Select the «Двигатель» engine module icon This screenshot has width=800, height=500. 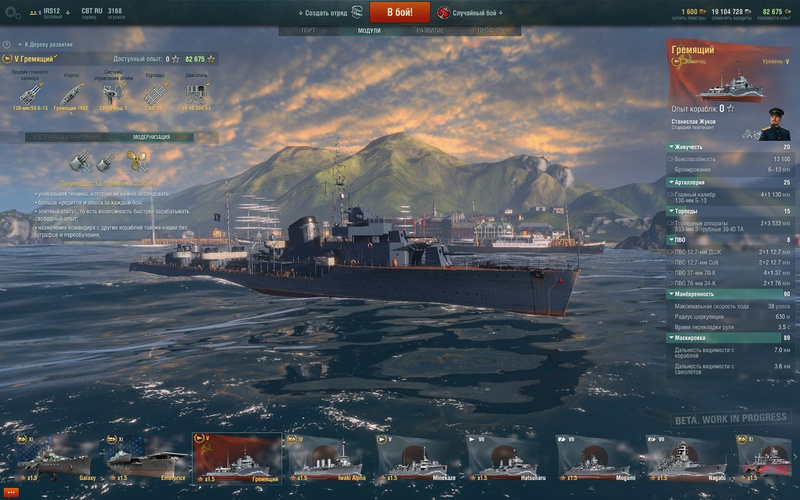point(196,93)
